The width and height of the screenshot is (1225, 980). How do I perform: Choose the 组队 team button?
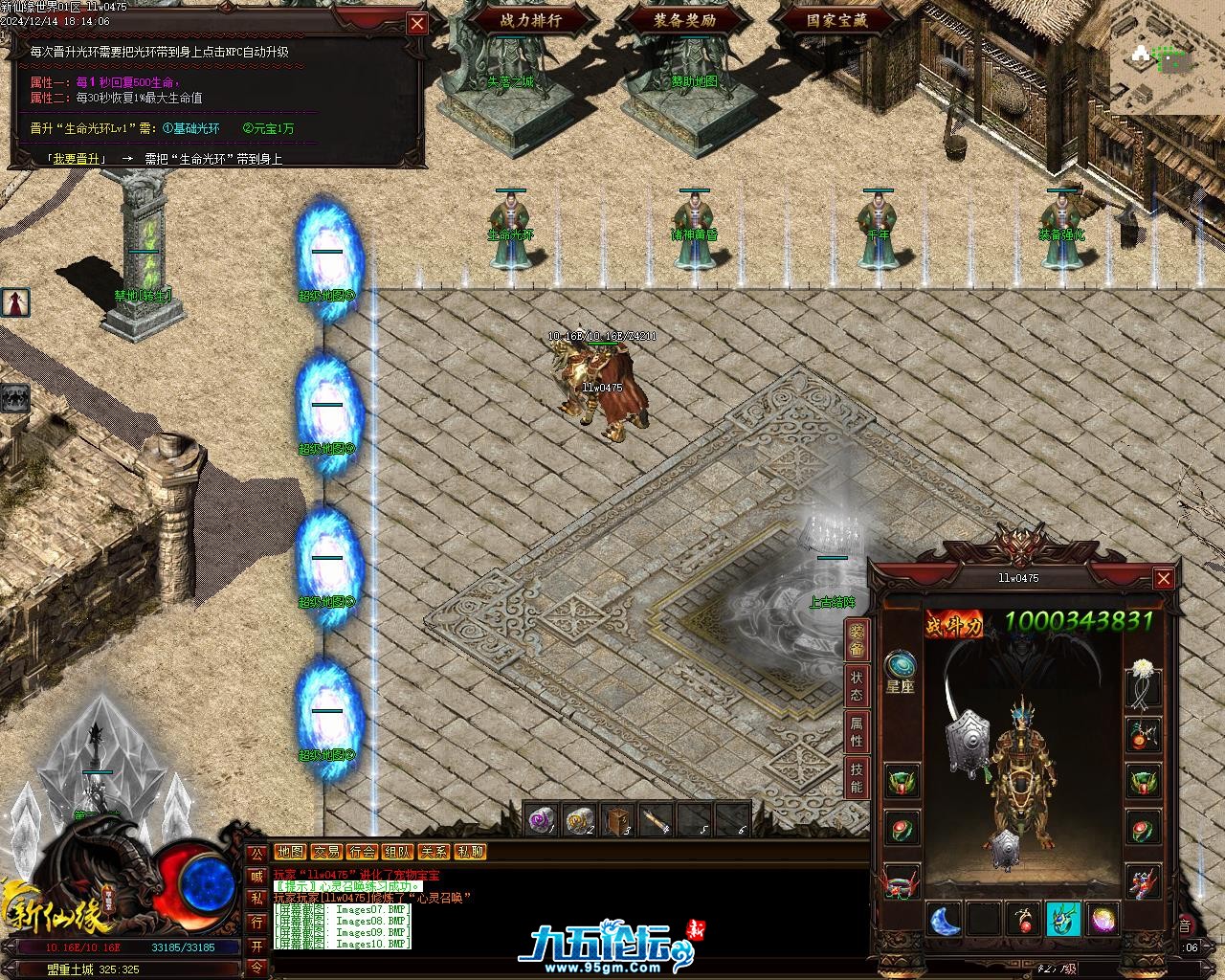coord(398,852)
